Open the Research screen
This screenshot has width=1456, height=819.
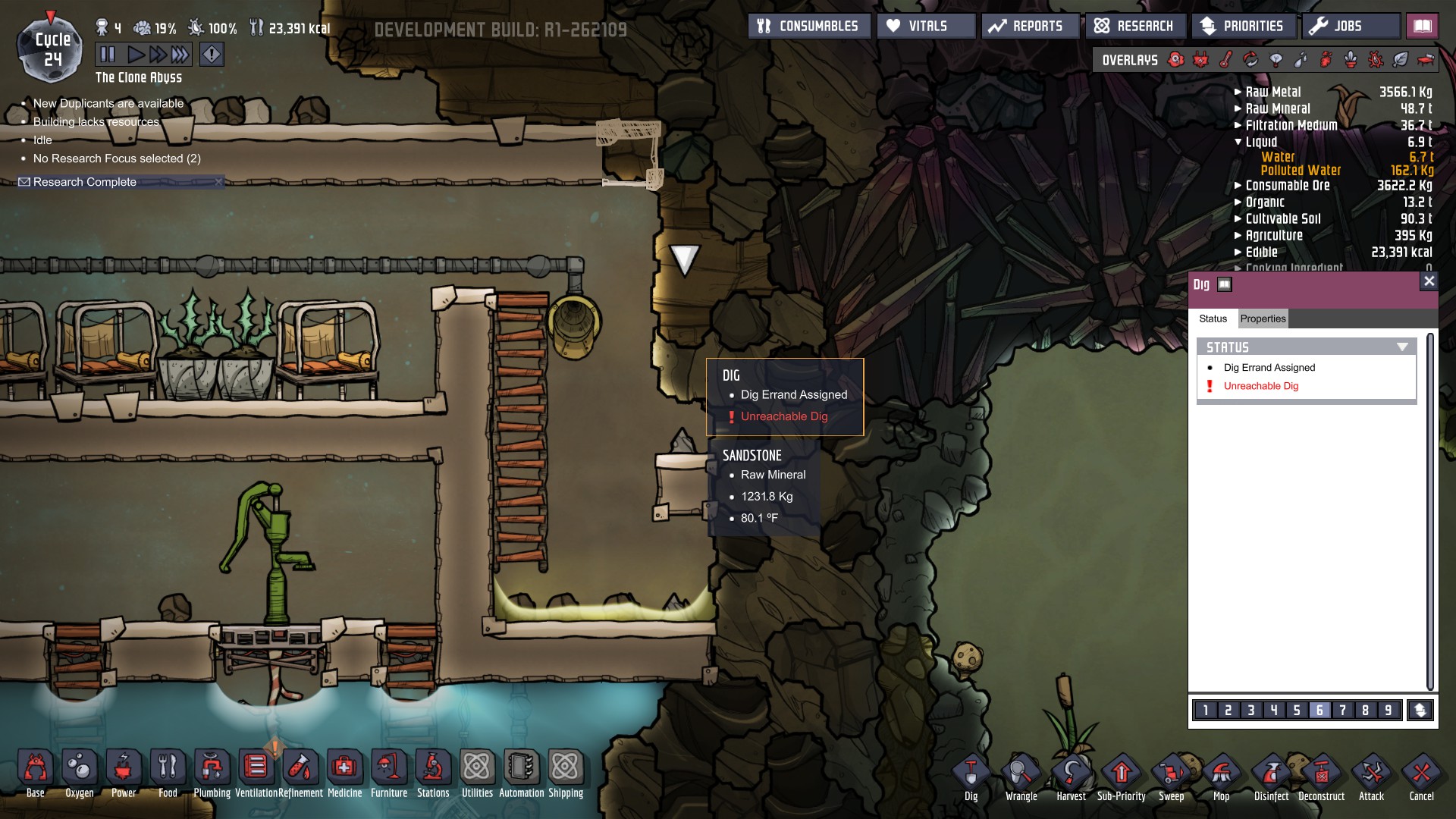coord(1135,25)
